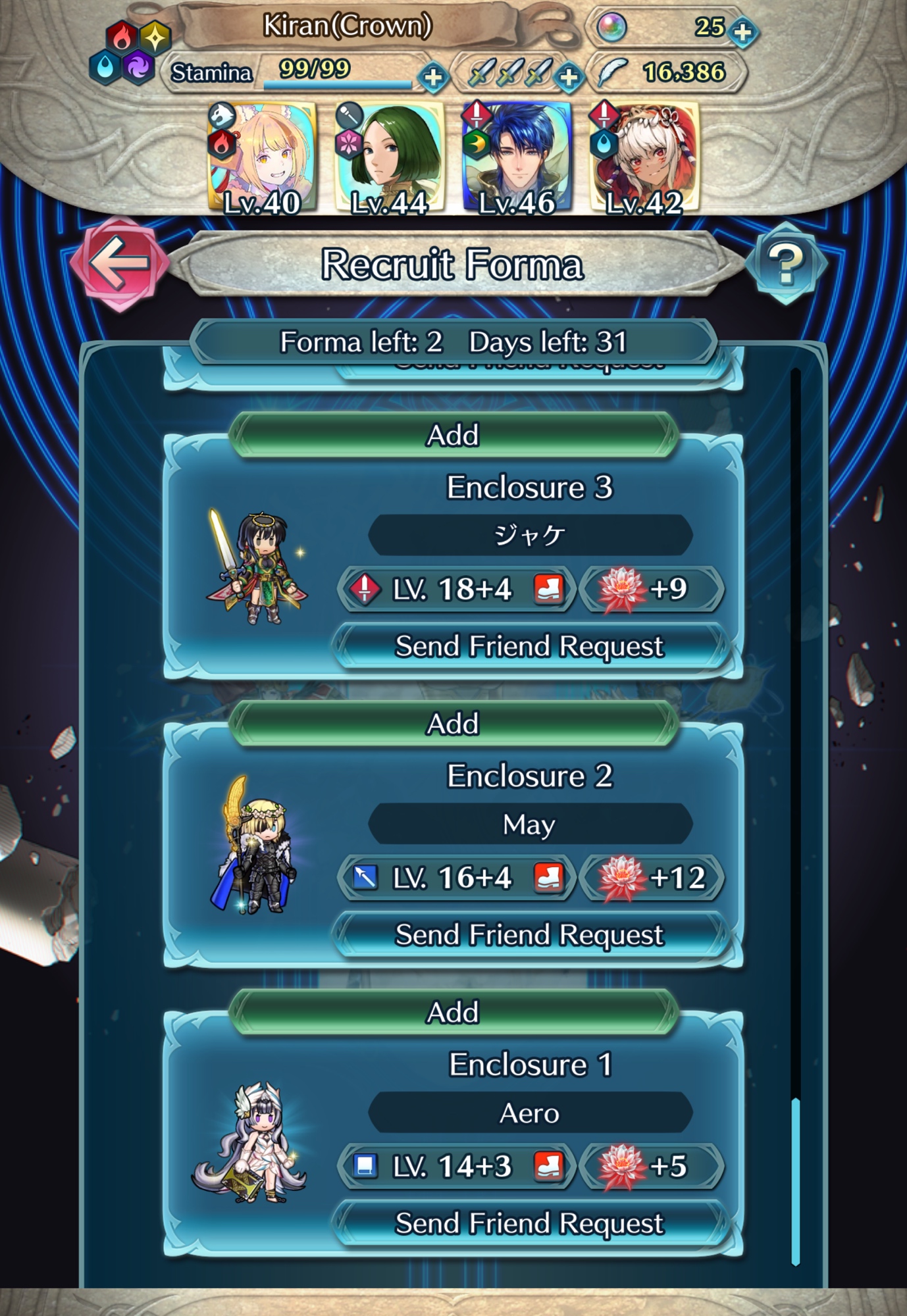Select the Lv.40 blonde fox-eared hero portrait
Image resolution: width=907 pixels, height=1316 pixels.
click(x=262, y=159)
